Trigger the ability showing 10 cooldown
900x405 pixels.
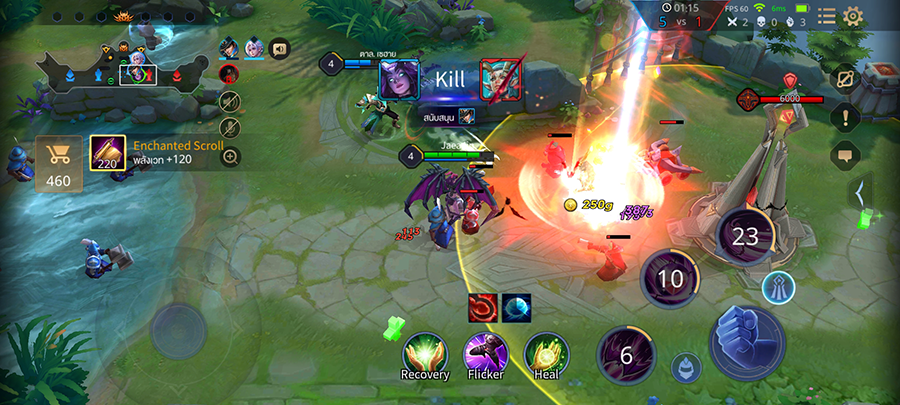672,278
